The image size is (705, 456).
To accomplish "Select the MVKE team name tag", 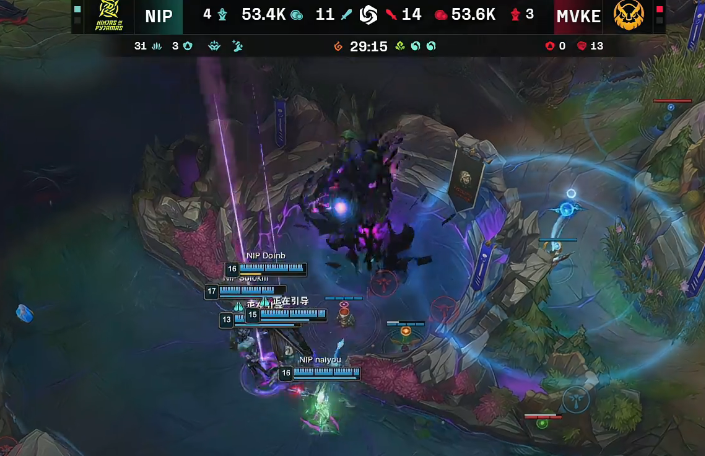I will point(578,16).
